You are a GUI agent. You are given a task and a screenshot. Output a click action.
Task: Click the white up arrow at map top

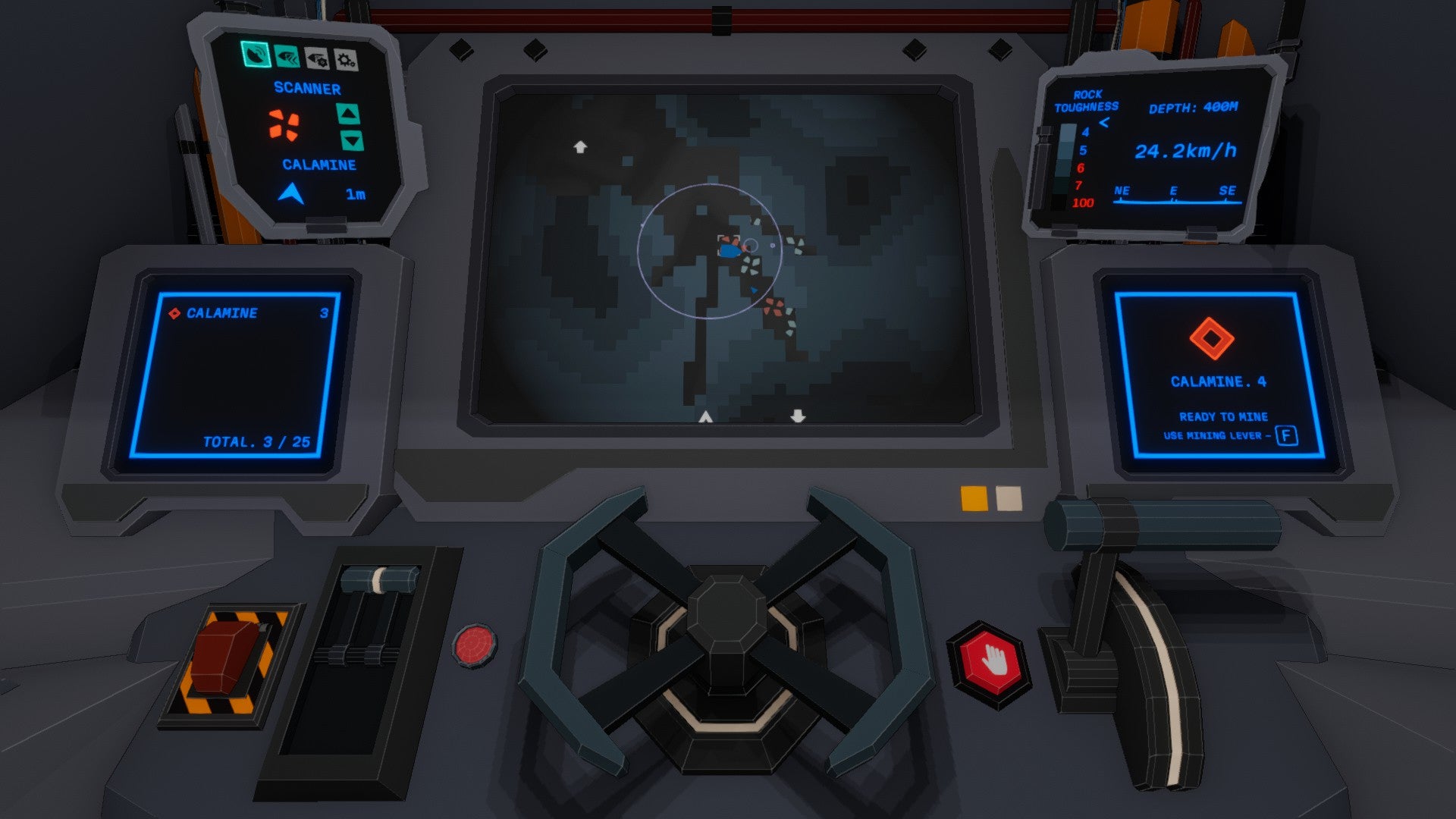tap(581, 147)
